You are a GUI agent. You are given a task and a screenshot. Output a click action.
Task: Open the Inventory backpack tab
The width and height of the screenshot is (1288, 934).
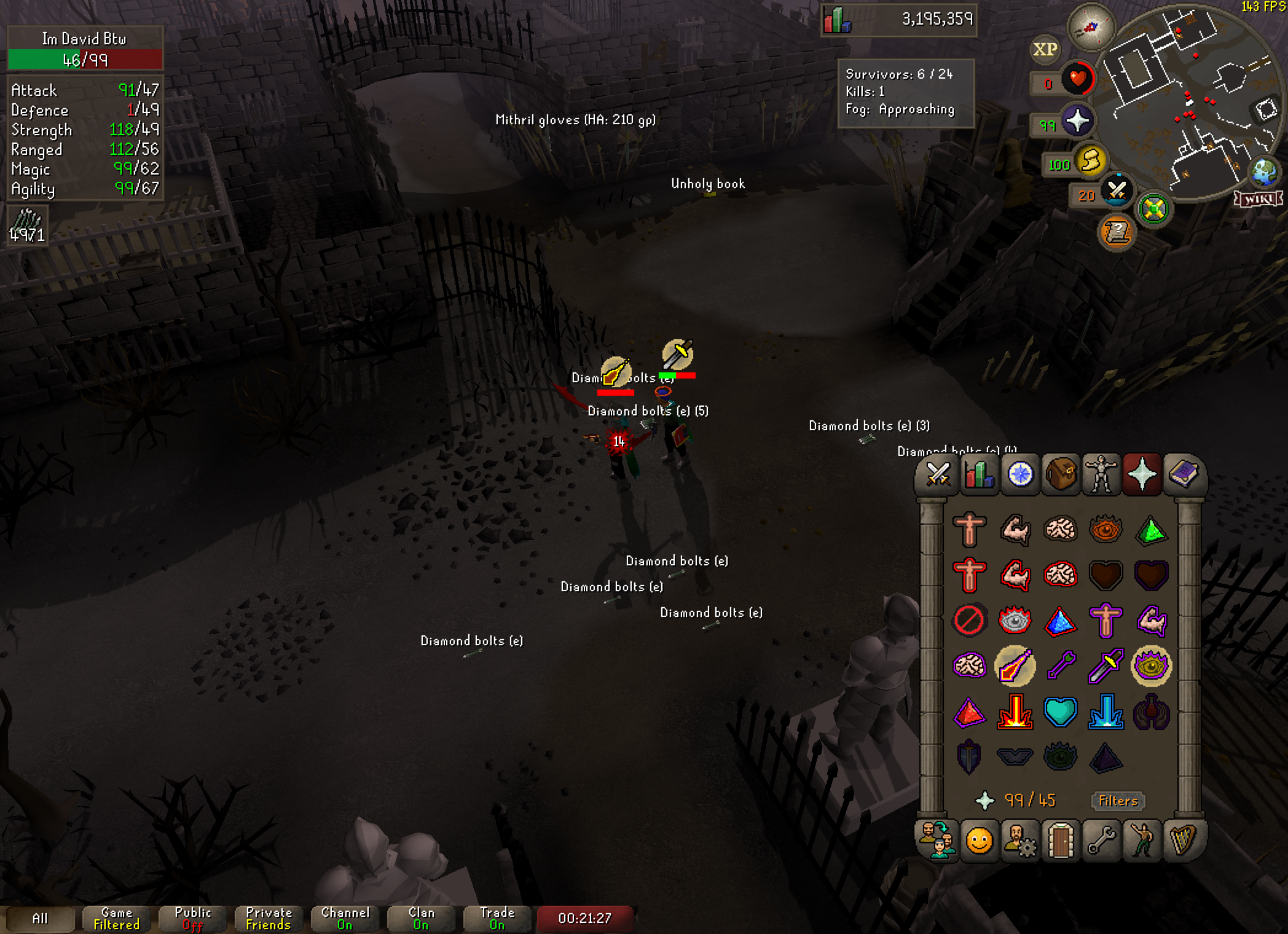coord(1061,474)
